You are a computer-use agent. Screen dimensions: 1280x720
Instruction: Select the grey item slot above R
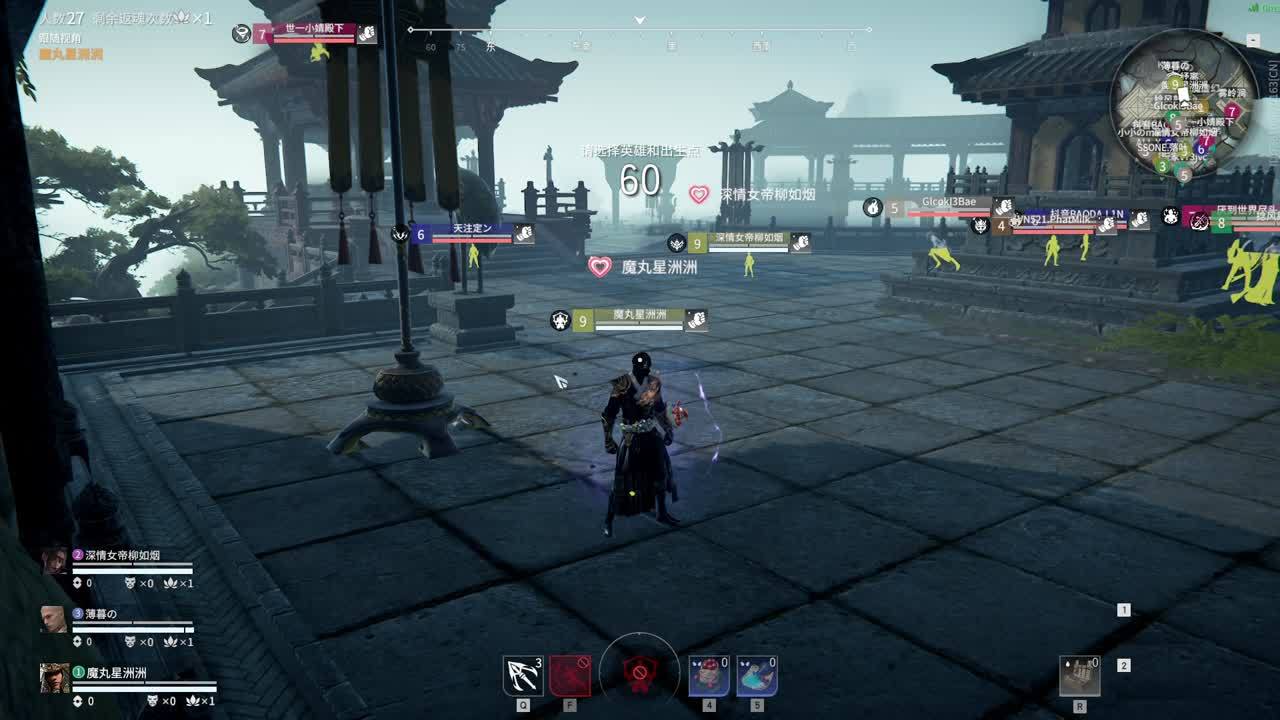click(x=1080, y=676)
